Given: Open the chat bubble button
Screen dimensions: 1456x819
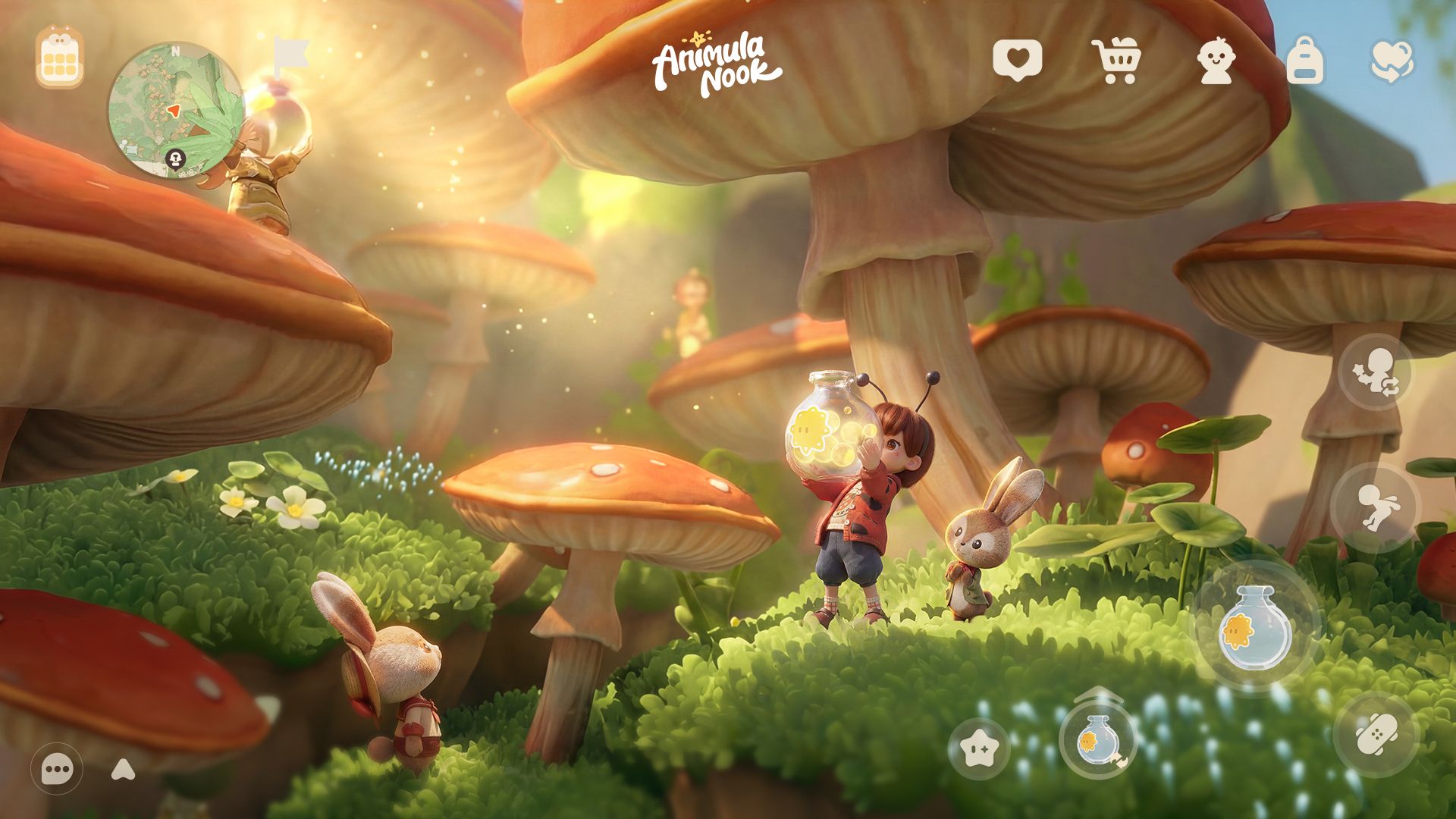Looking at the screenshot, I should point(57,770).
